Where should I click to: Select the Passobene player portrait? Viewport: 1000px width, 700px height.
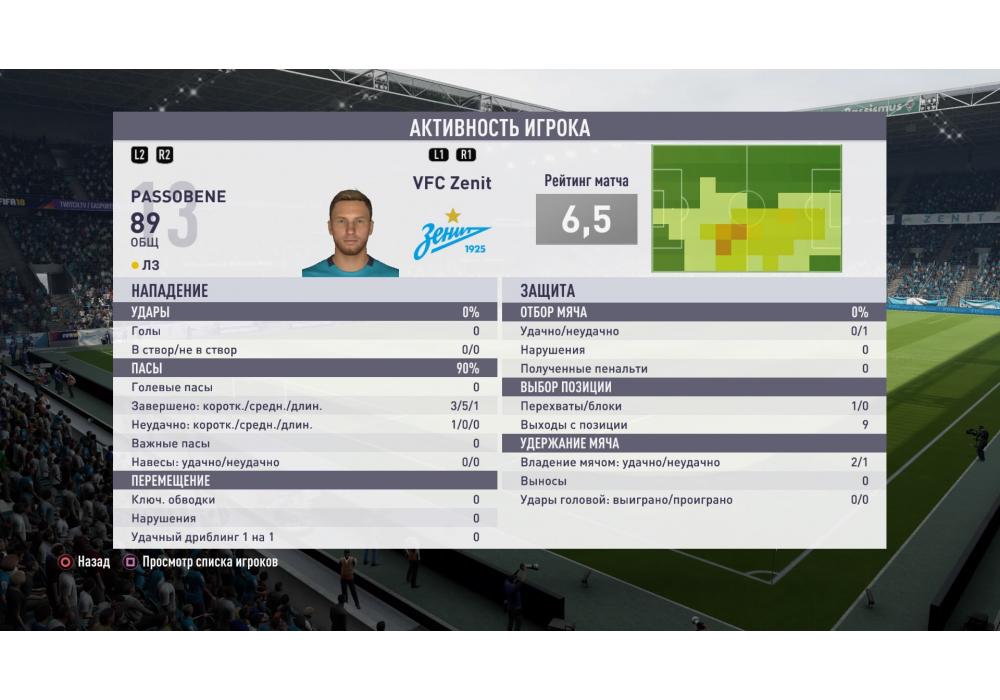350,232
